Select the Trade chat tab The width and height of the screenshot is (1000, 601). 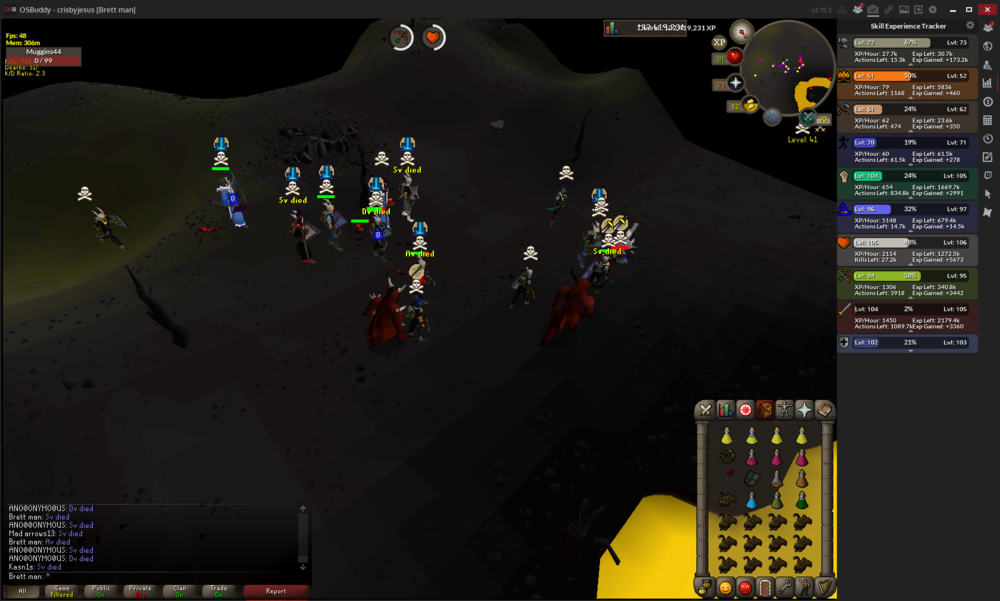click(x=217, y=591)
